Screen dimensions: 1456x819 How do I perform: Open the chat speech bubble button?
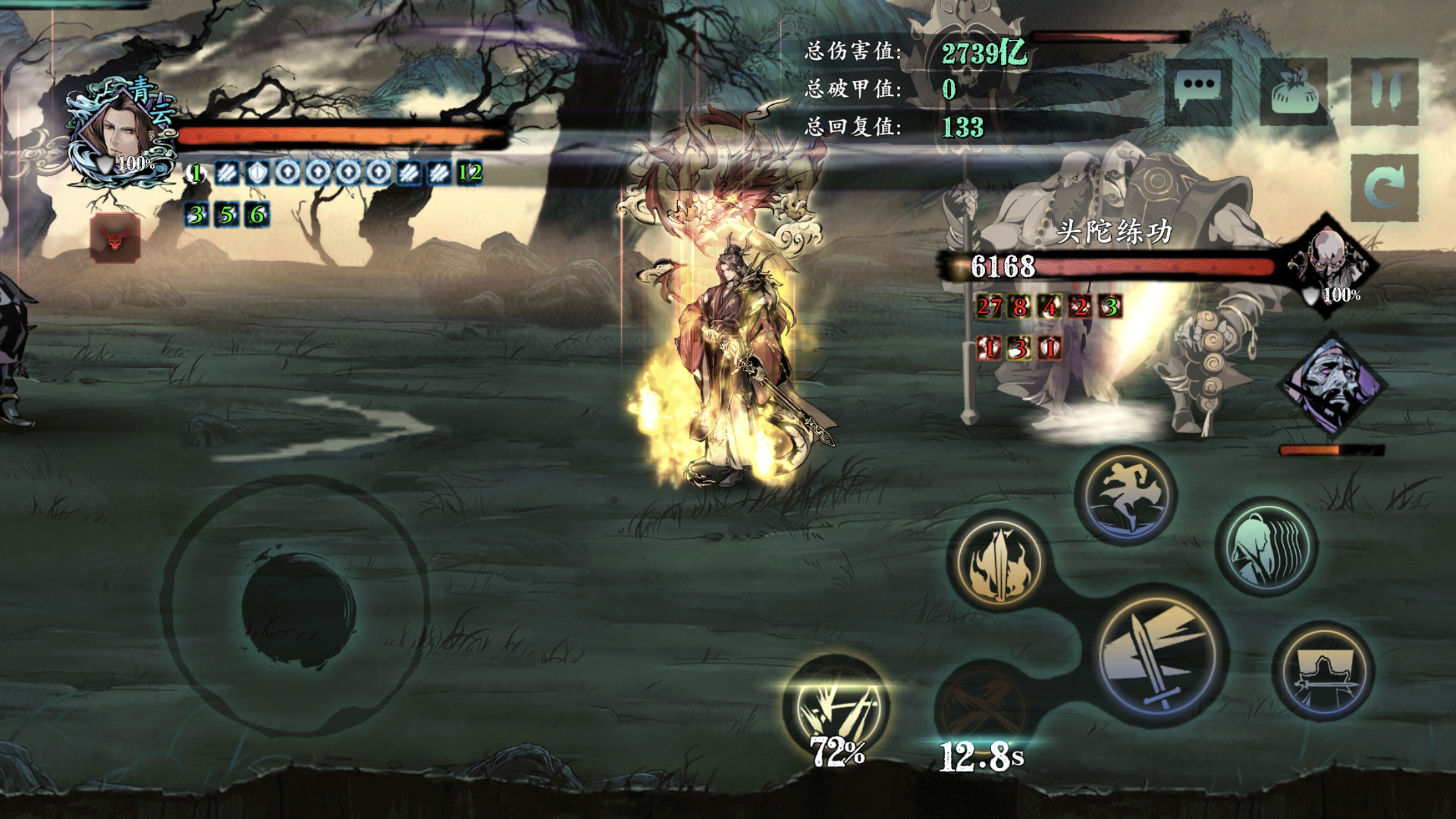pos(1198,90)
